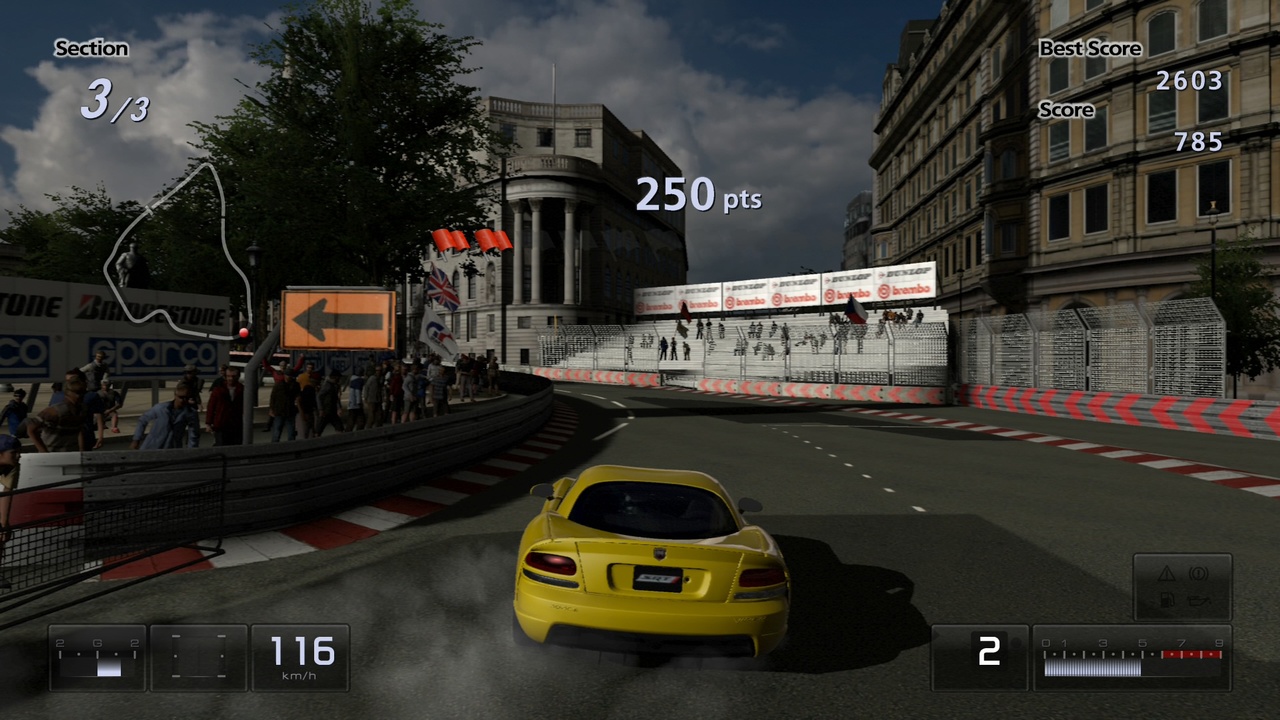Viewport: 1280px width, 720px height.
Task: Click the G-force meter gauge
Action: click(97, 658)
